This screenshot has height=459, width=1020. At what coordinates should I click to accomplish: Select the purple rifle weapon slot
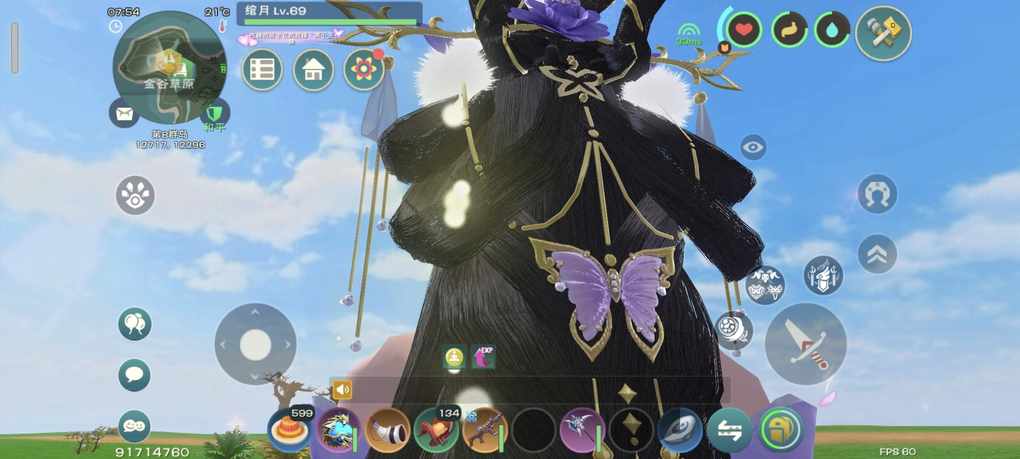tap(484, 430)
